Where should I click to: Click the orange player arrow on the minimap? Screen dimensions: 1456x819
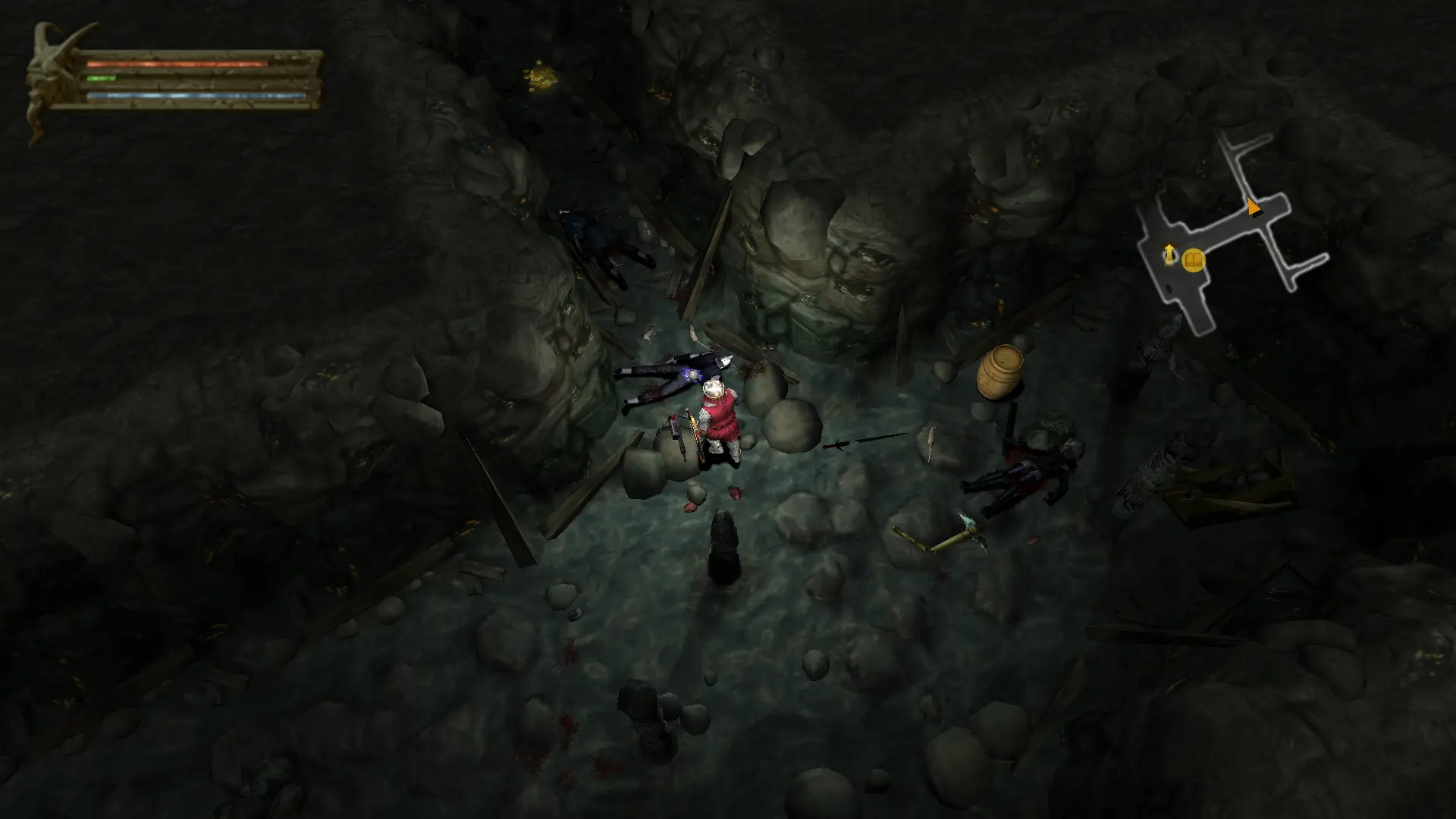pyautogui.click(x=1253, y=206)
